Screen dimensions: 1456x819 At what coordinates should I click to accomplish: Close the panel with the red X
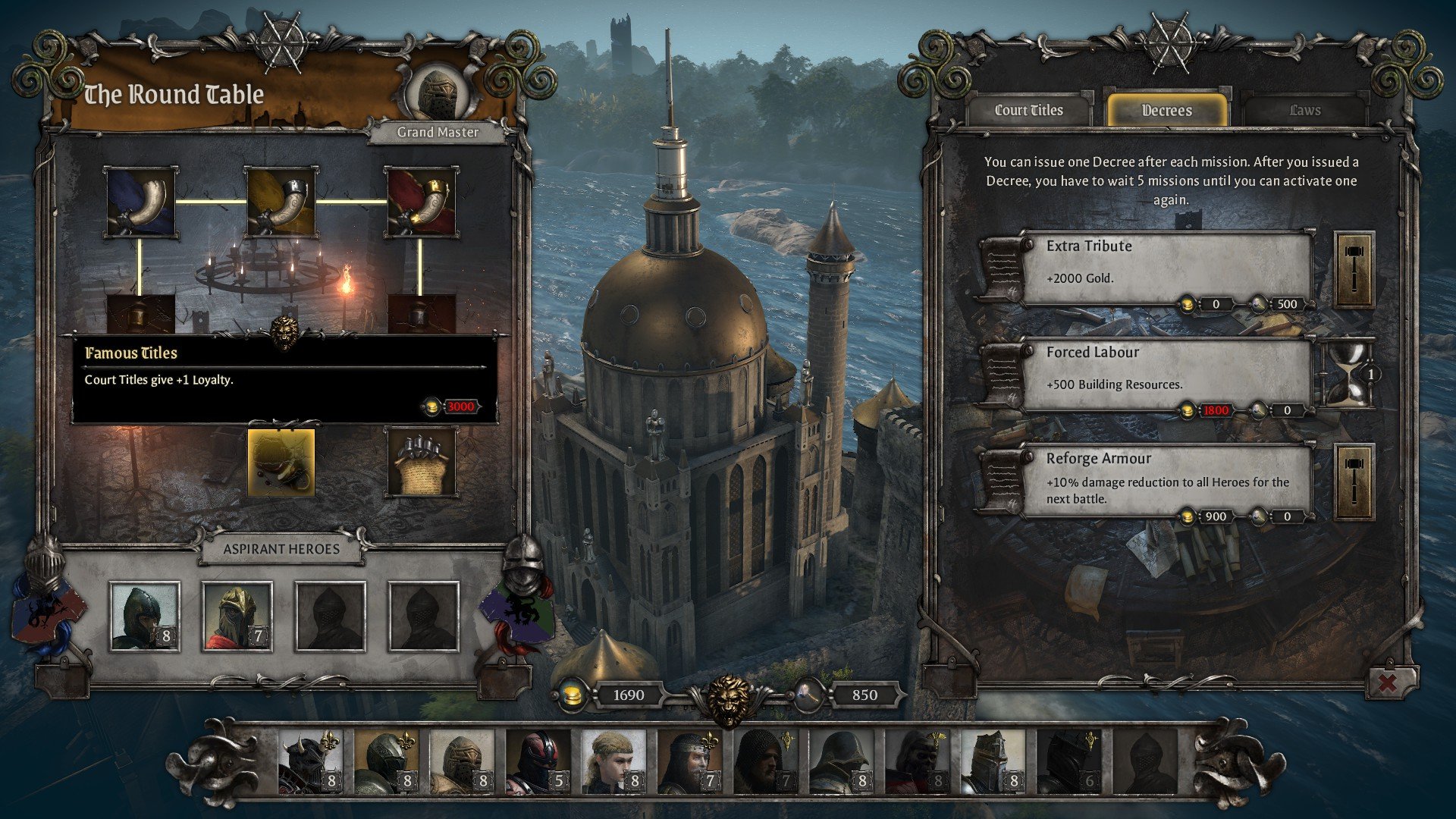[x=1388, y=682]
